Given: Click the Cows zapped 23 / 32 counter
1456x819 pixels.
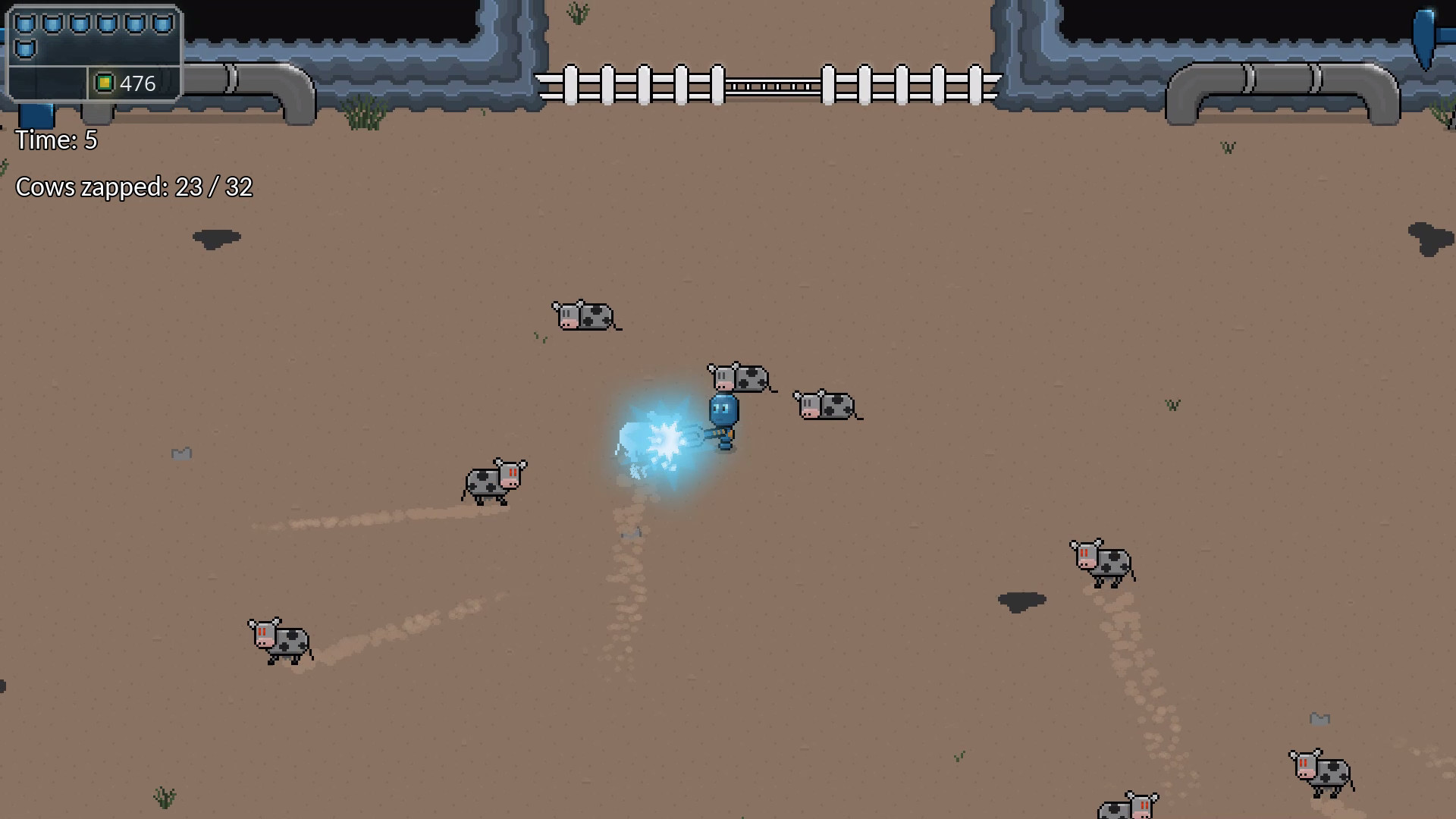Looking at the screenshot, I should coord(135,187).
